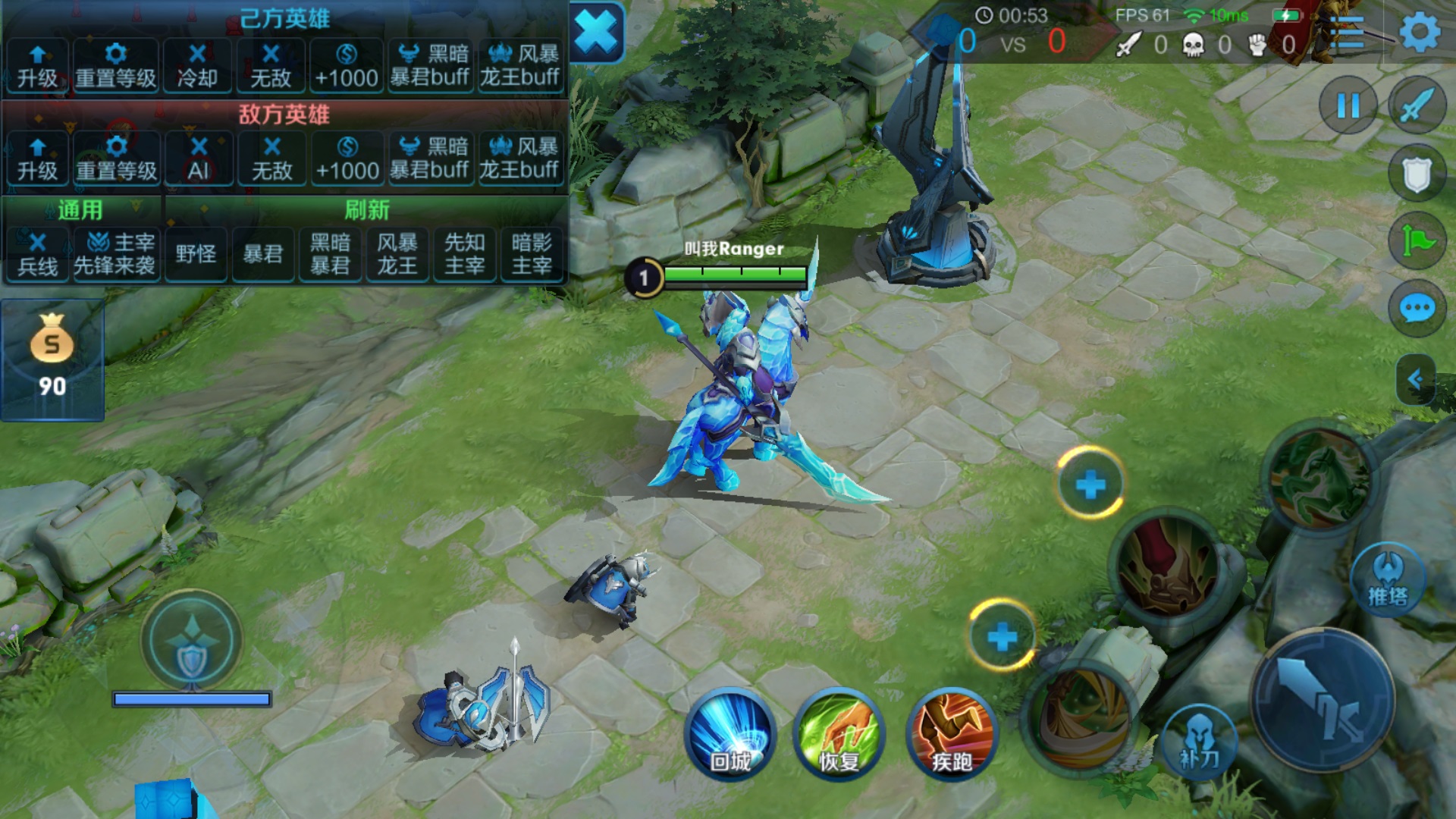Screen dimensions: 1456x819
Task: Toggle the 兵线 minion wave button
Action: coord(37,254)
